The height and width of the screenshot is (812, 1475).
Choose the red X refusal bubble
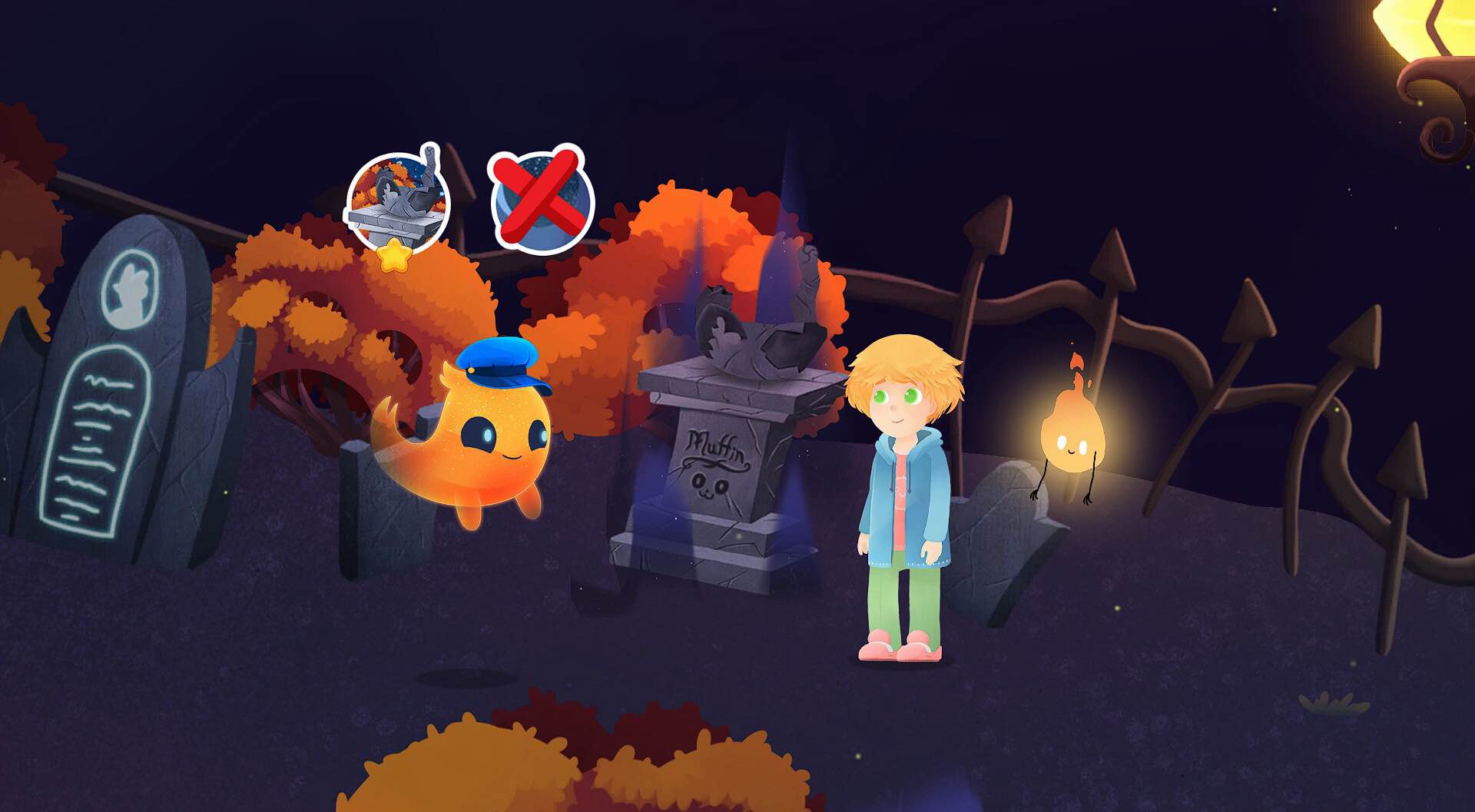[540, 200]
